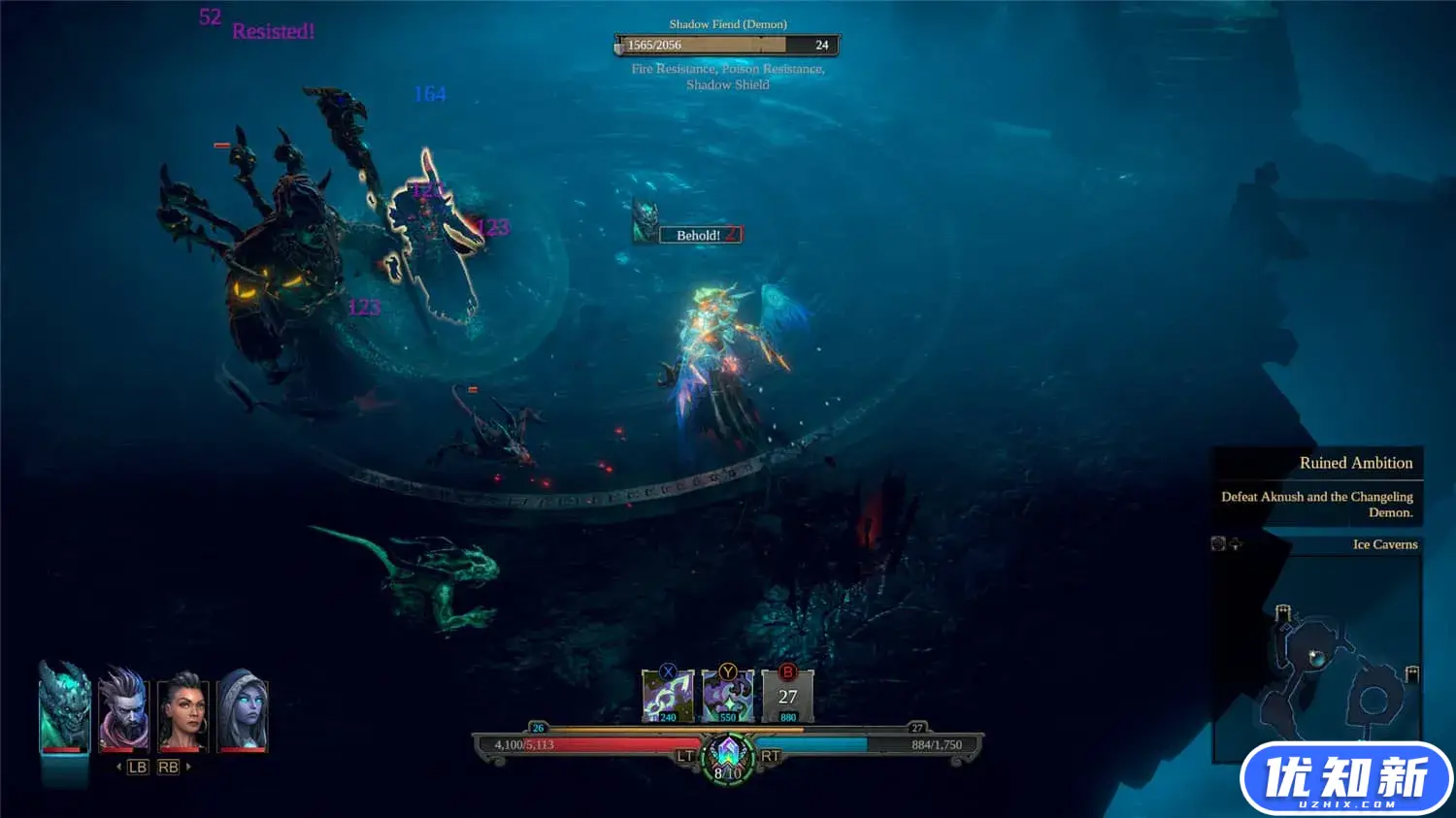The height and width of the screenshot is (818, 1456).
Task: Select the doorway marker on minimap's right edge
Action: (x=1412, y=673)
